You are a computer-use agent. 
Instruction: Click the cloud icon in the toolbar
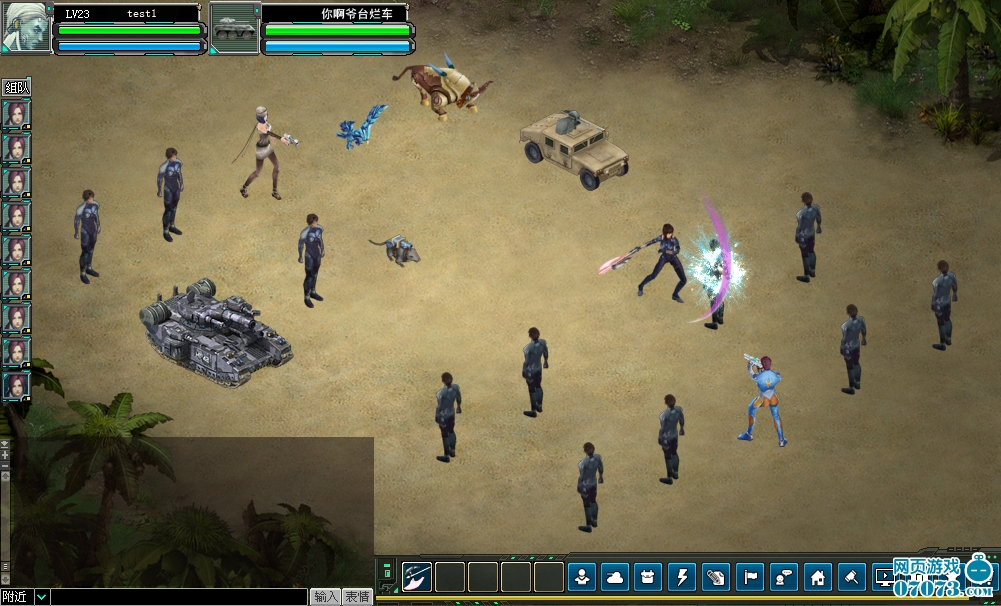point(615,577)
